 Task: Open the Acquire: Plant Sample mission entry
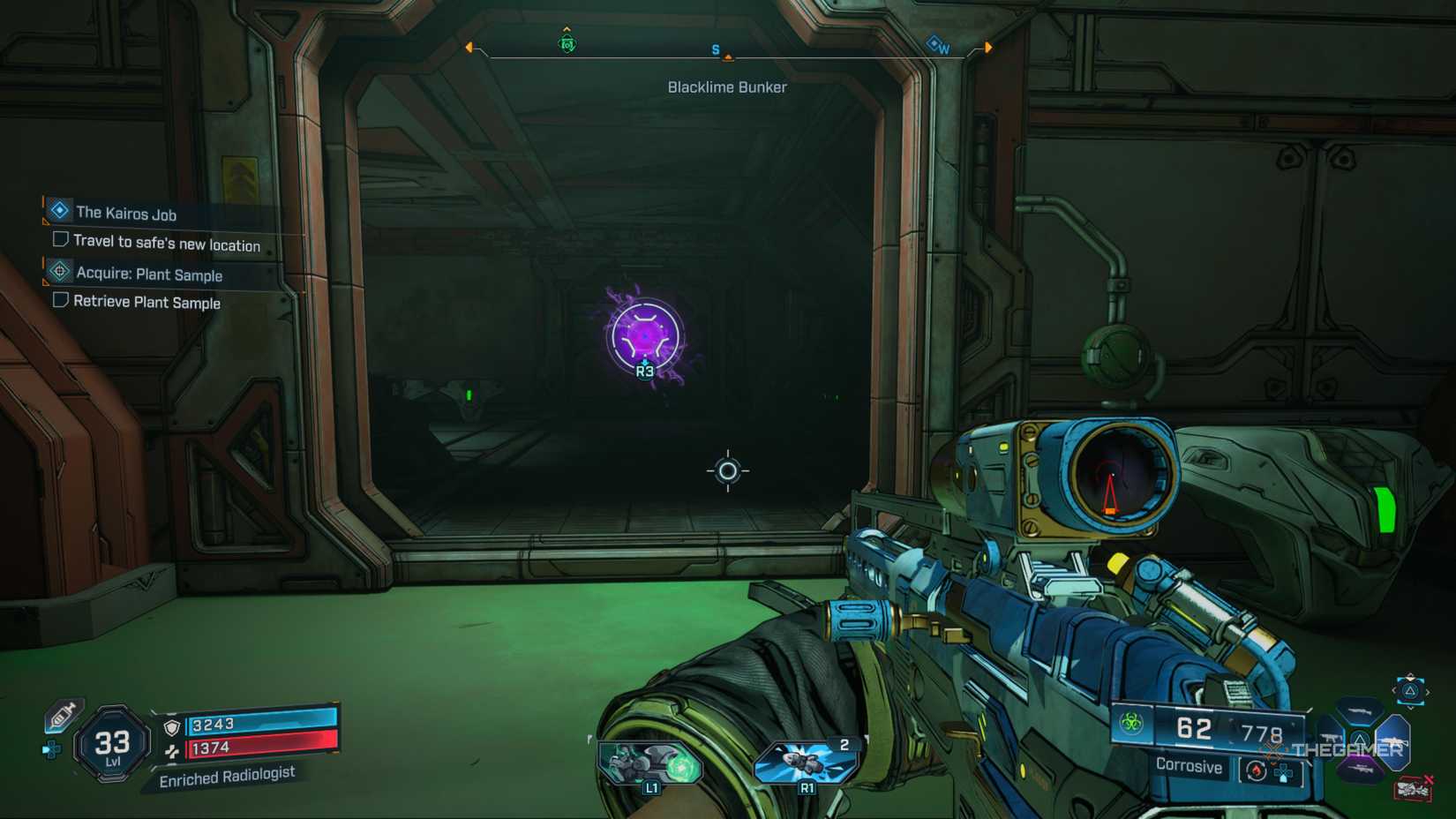point(148,274)
